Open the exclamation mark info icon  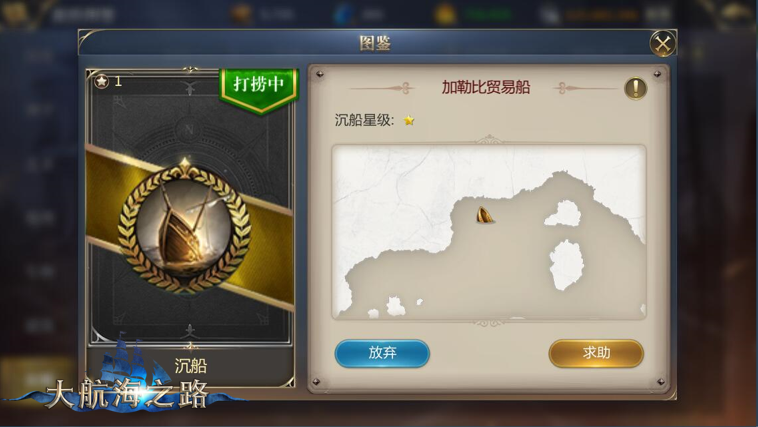click(x=635, y=88)
